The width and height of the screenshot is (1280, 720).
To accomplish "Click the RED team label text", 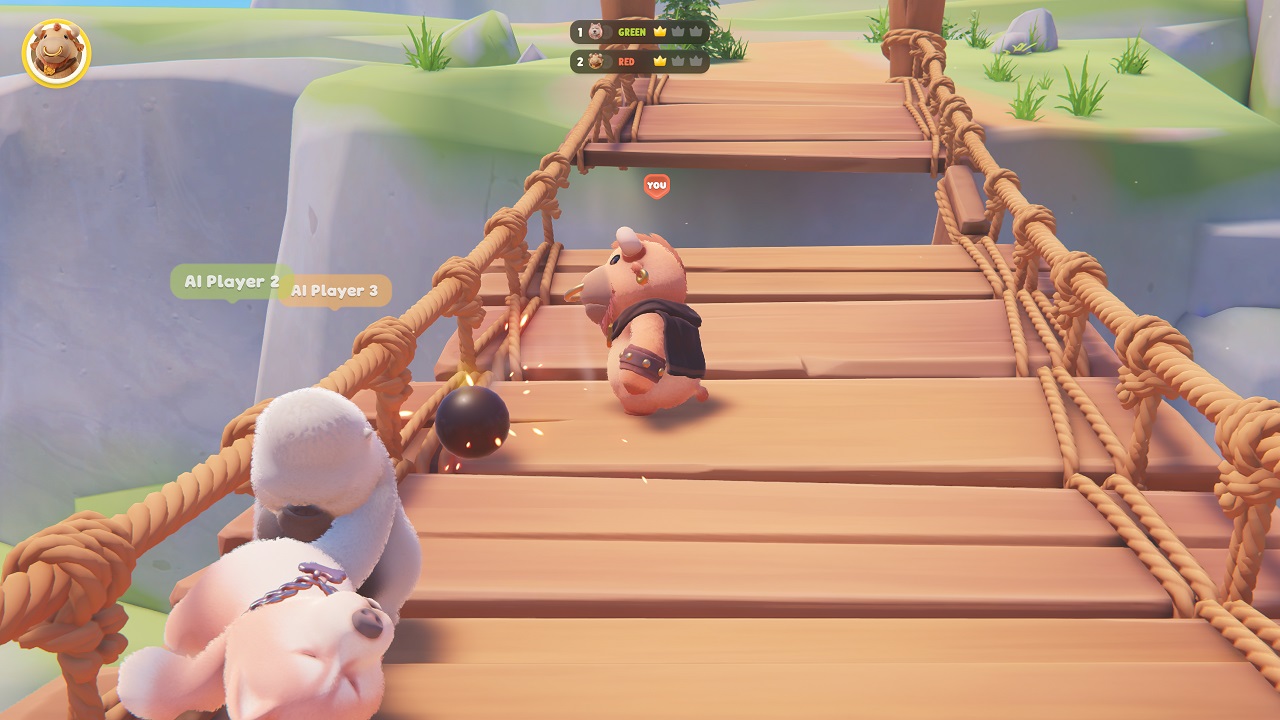I will click(627, 60).
